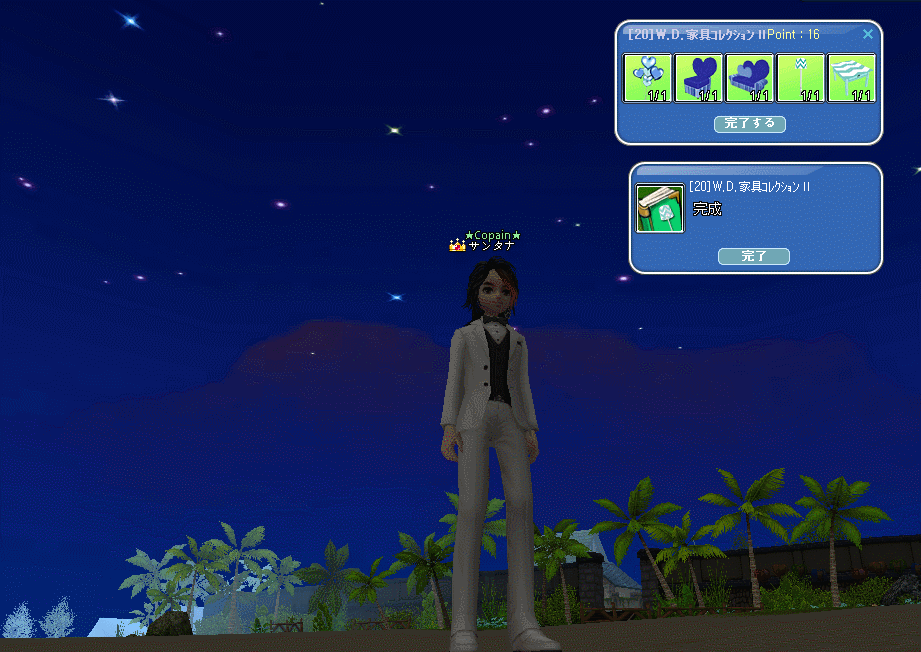The width and height of the screenshot is (921, 652).
Task: Pick the wavy striped table item
Action: coord(851,78)
